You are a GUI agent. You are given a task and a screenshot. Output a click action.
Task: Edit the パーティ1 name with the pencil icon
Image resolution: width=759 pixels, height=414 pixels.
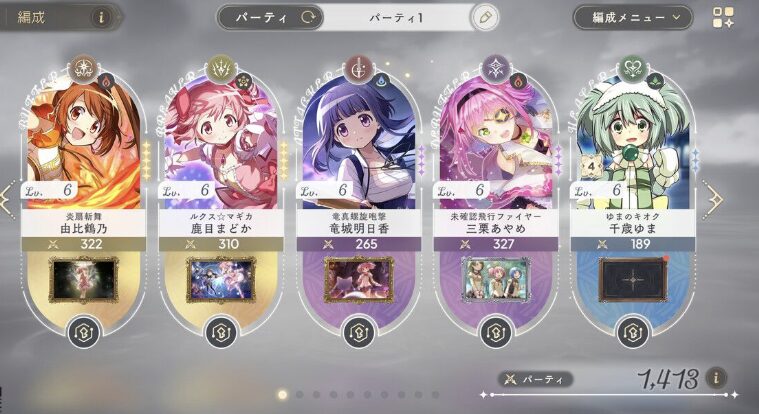point(485,17)
